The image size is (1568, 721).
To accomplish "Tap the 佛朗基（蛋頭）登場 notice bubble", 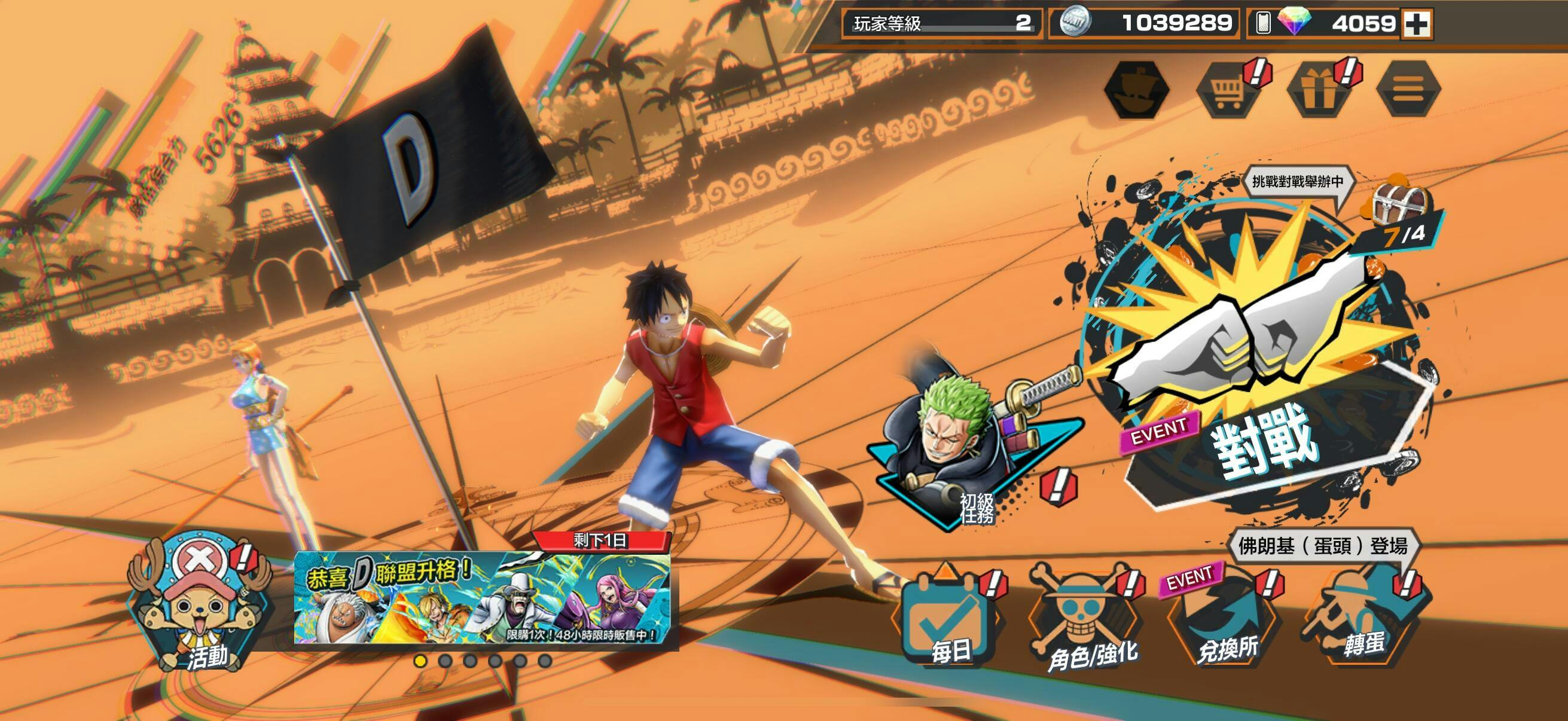I will (1322, 546).
